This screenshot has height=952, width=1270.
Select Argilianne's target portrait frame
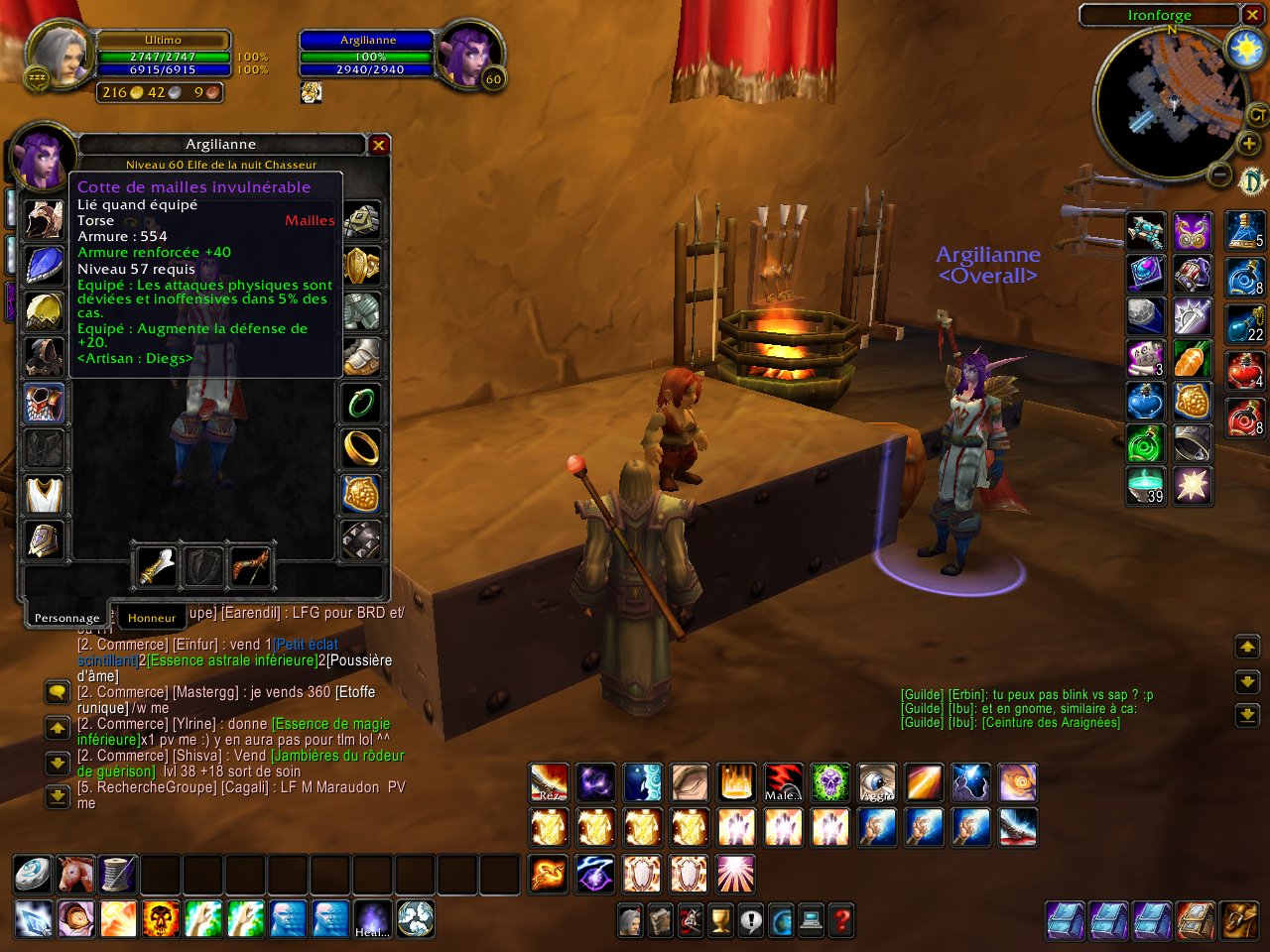tap(466, 53)
